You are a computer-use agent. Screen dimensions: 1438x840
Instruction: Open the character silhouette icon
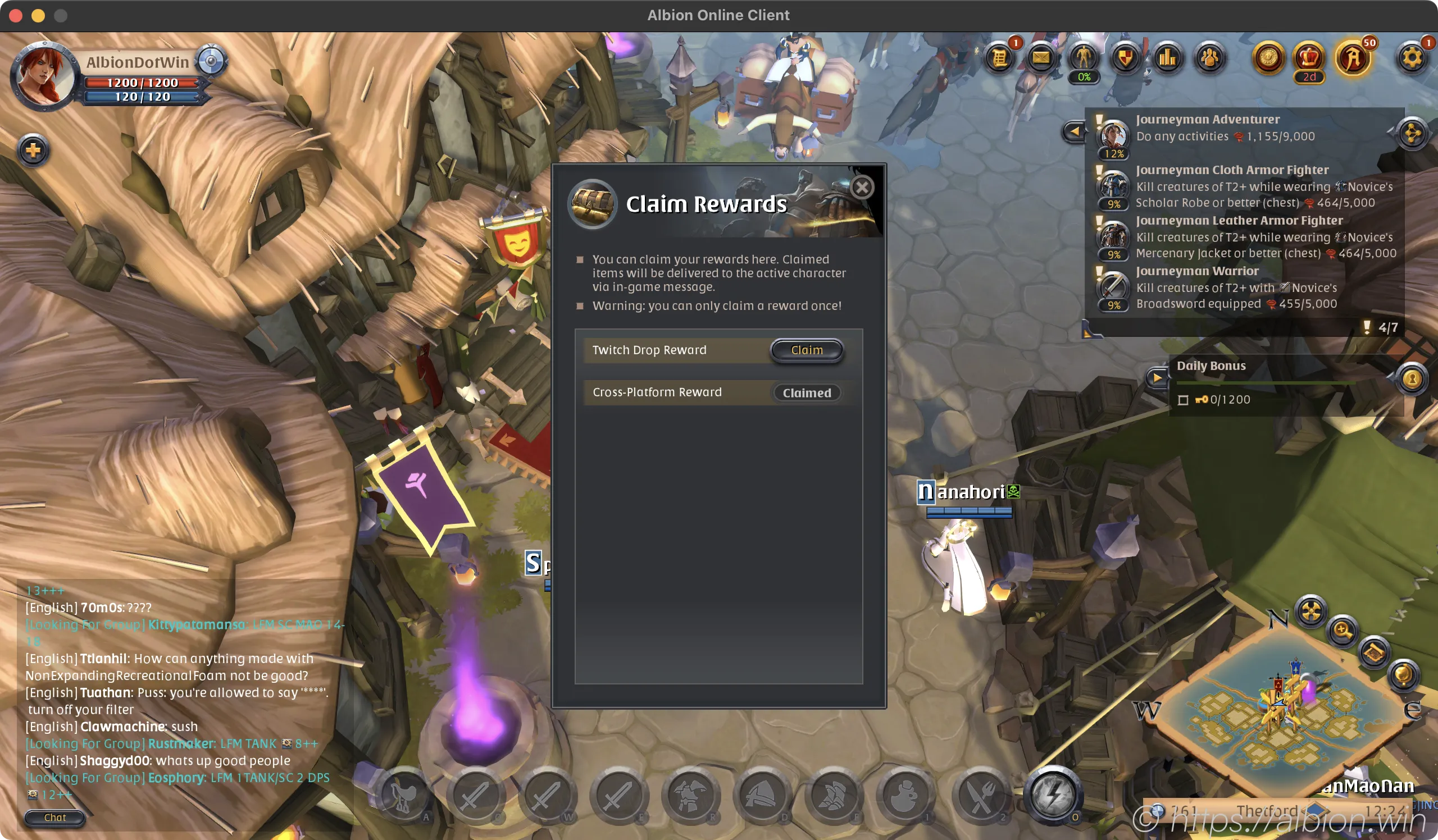[x=1083, y=58]
